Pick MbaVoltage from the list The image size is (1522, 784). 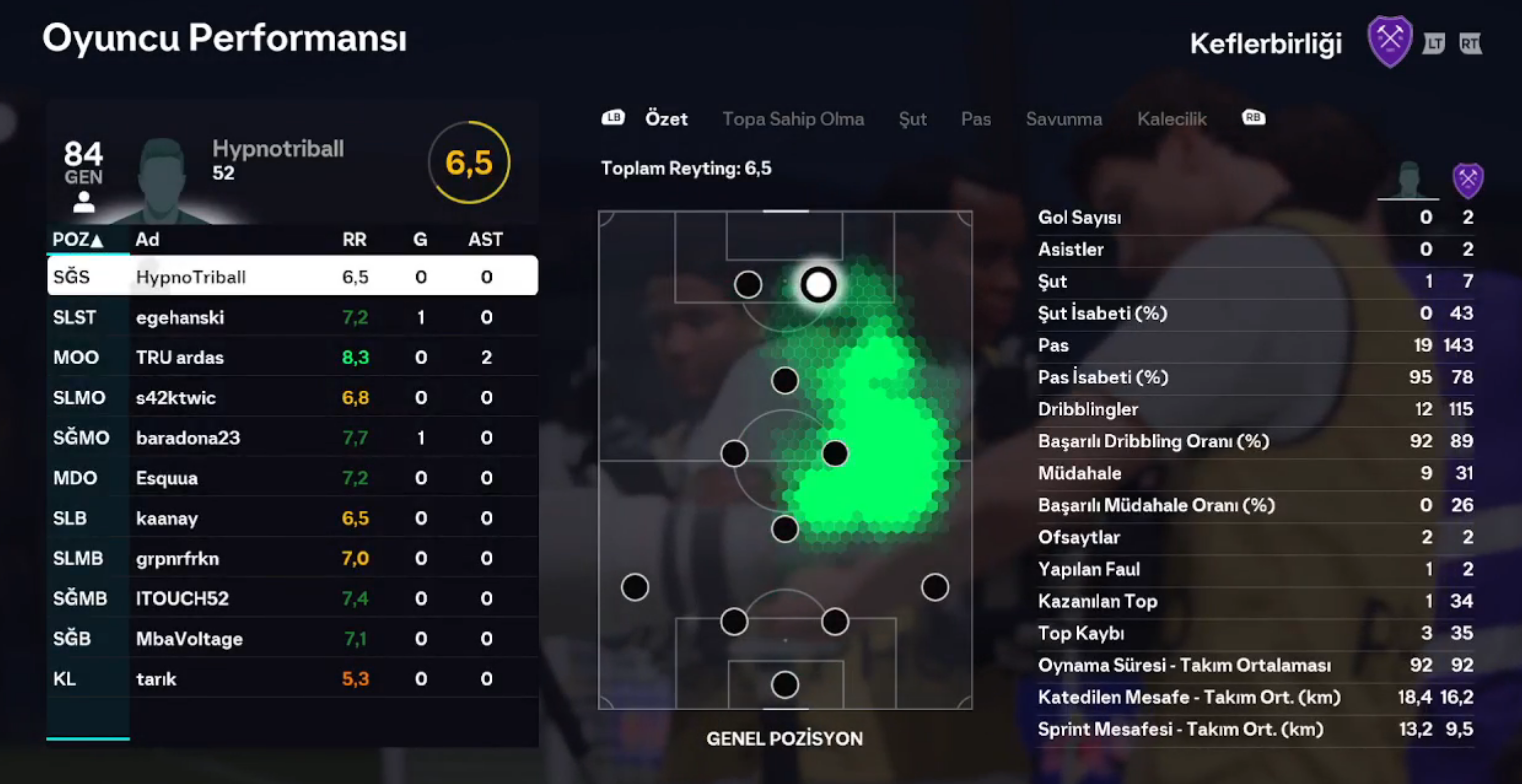292,639
